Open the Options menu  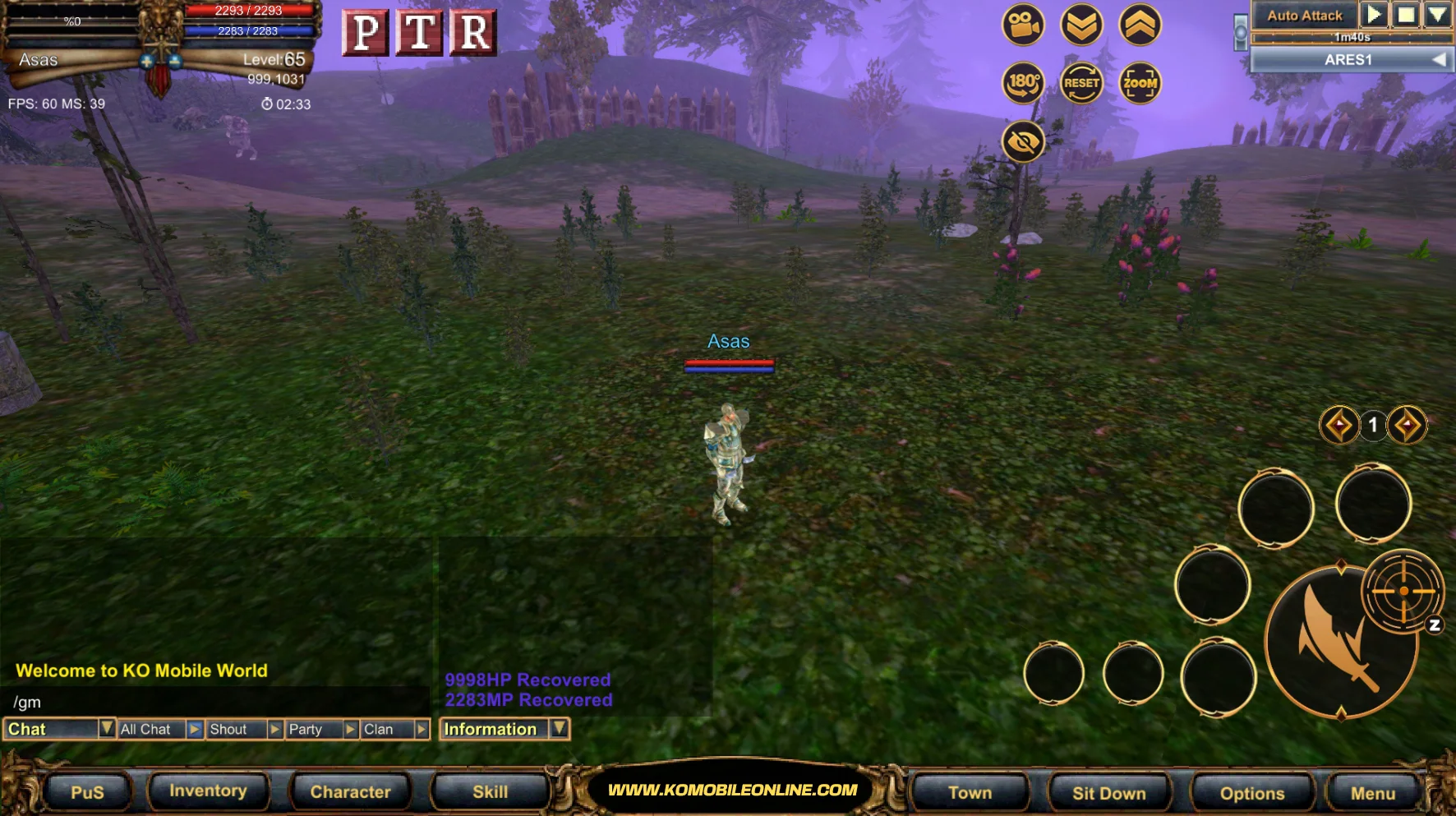coord(1251,793)
